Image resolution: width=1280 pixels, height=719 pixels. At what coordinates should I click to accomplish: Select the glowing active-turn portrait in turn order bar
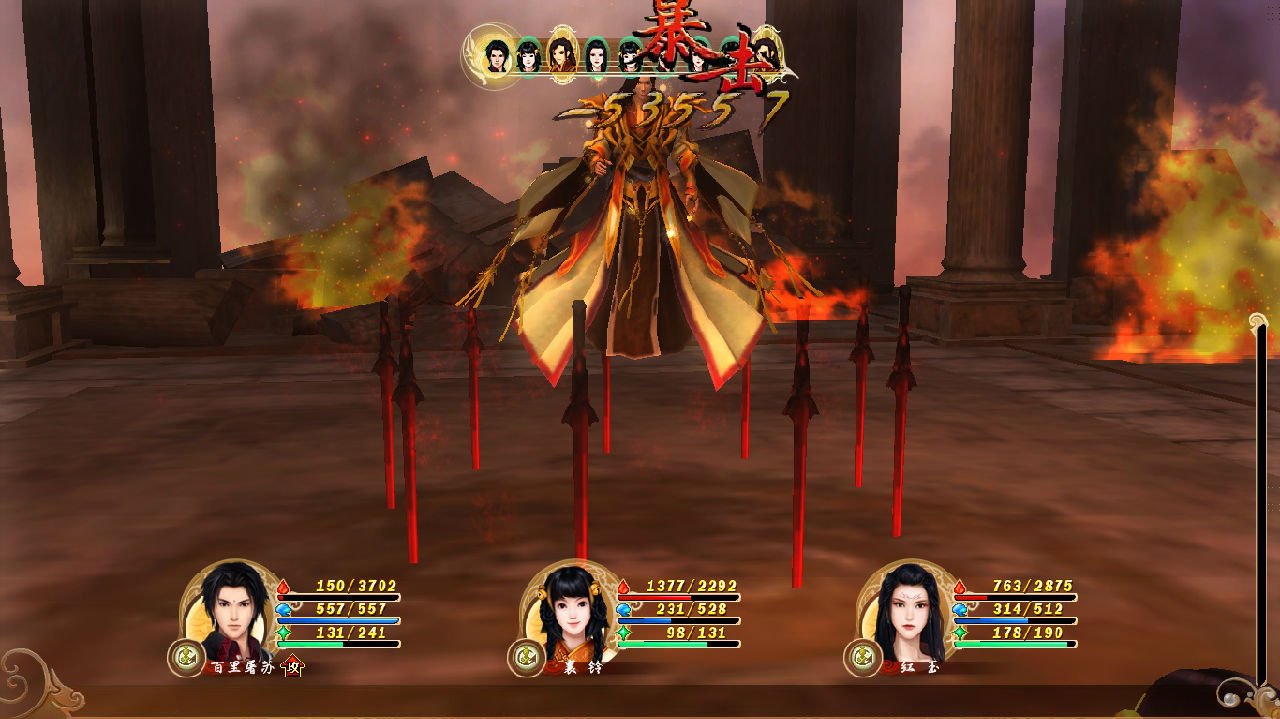pyautogui.click(x=496, y=56)
